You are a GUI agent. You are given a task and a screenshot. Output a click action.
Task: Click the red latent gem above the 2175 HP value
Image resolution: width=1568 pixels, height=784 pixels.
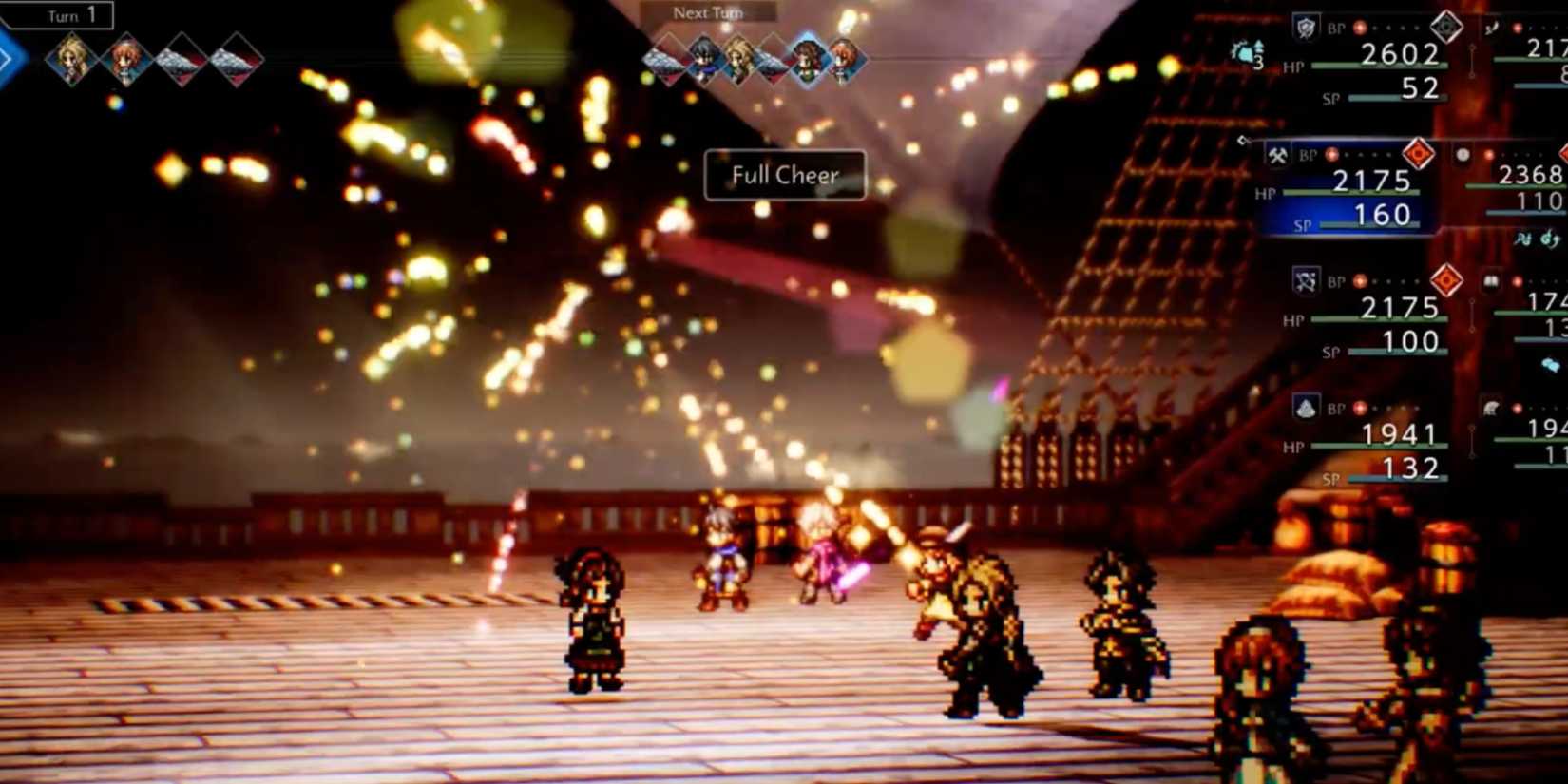coord(1446,280)
